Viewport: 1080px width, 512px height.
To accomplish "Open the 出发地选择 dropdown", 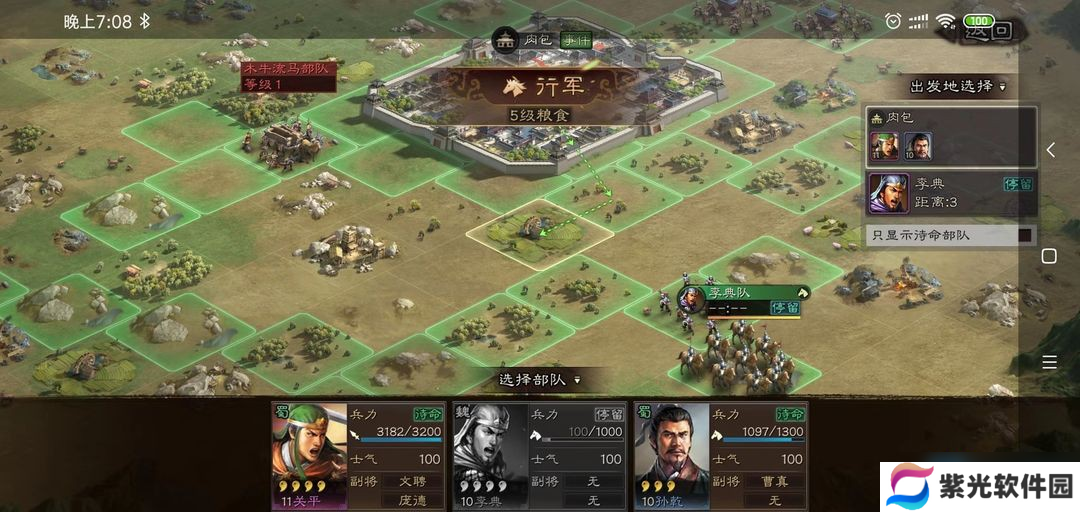I will click(957, 87).
